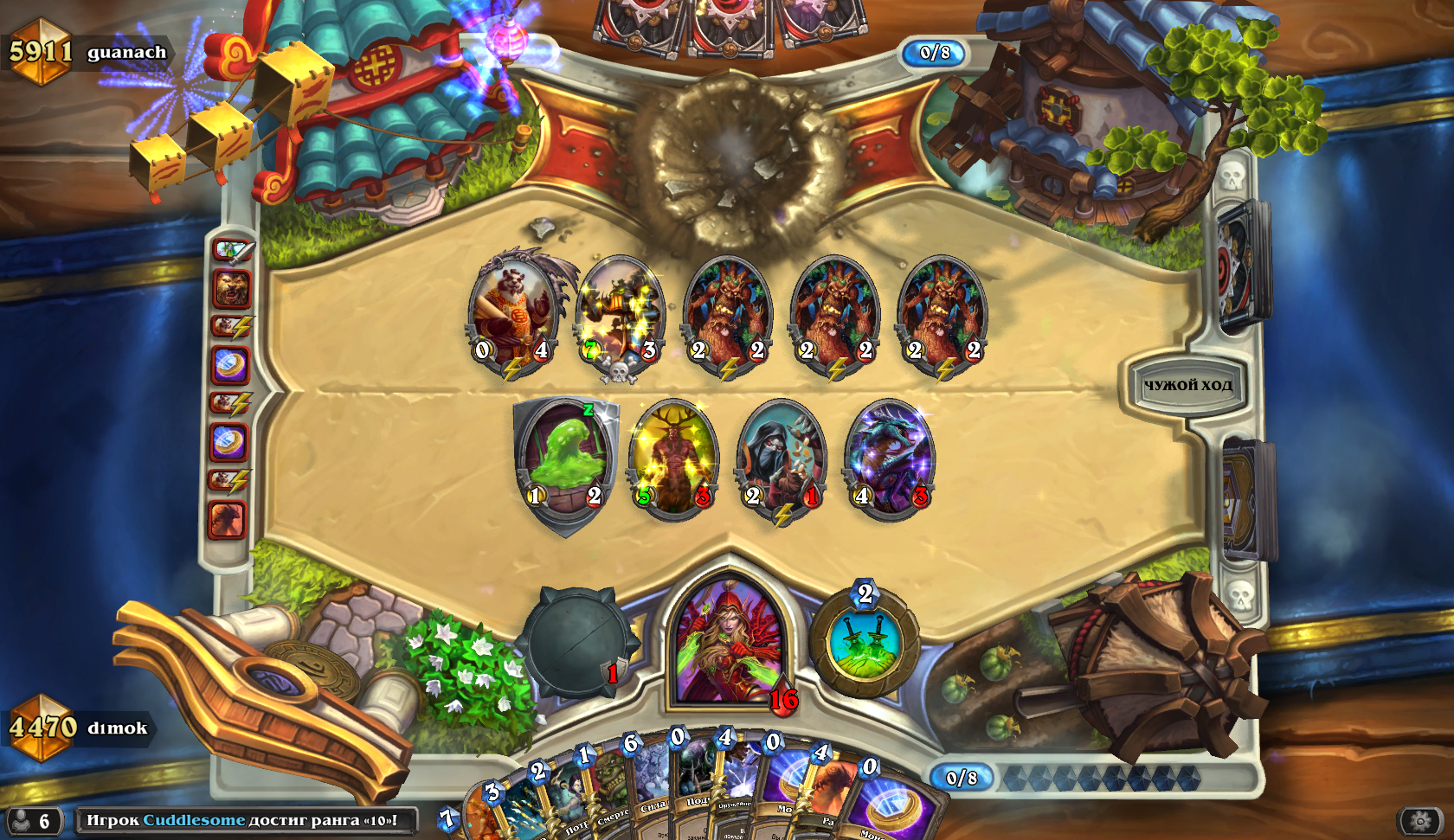Open the friends list button
The image size is (1454, 840).
pyautogui.click(x=33, y=820)
